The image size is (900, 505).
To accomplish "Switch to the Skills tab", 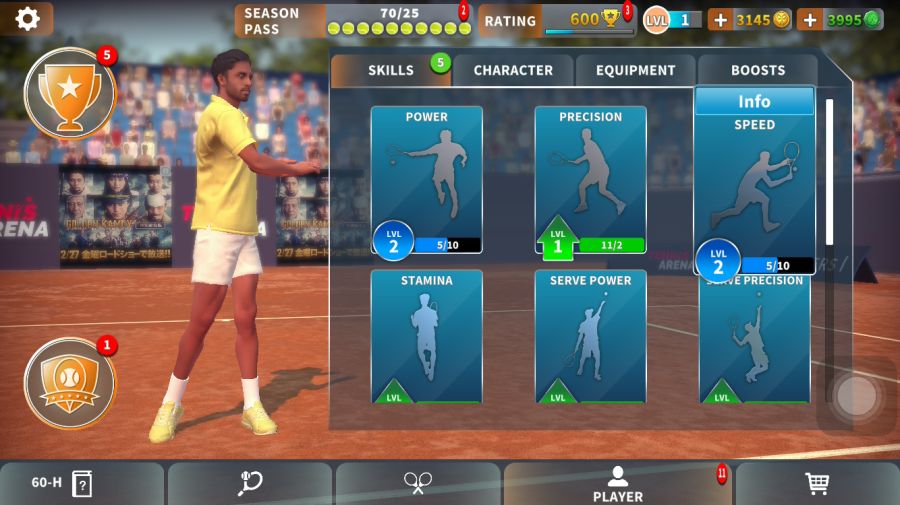I will coord(391,70).
